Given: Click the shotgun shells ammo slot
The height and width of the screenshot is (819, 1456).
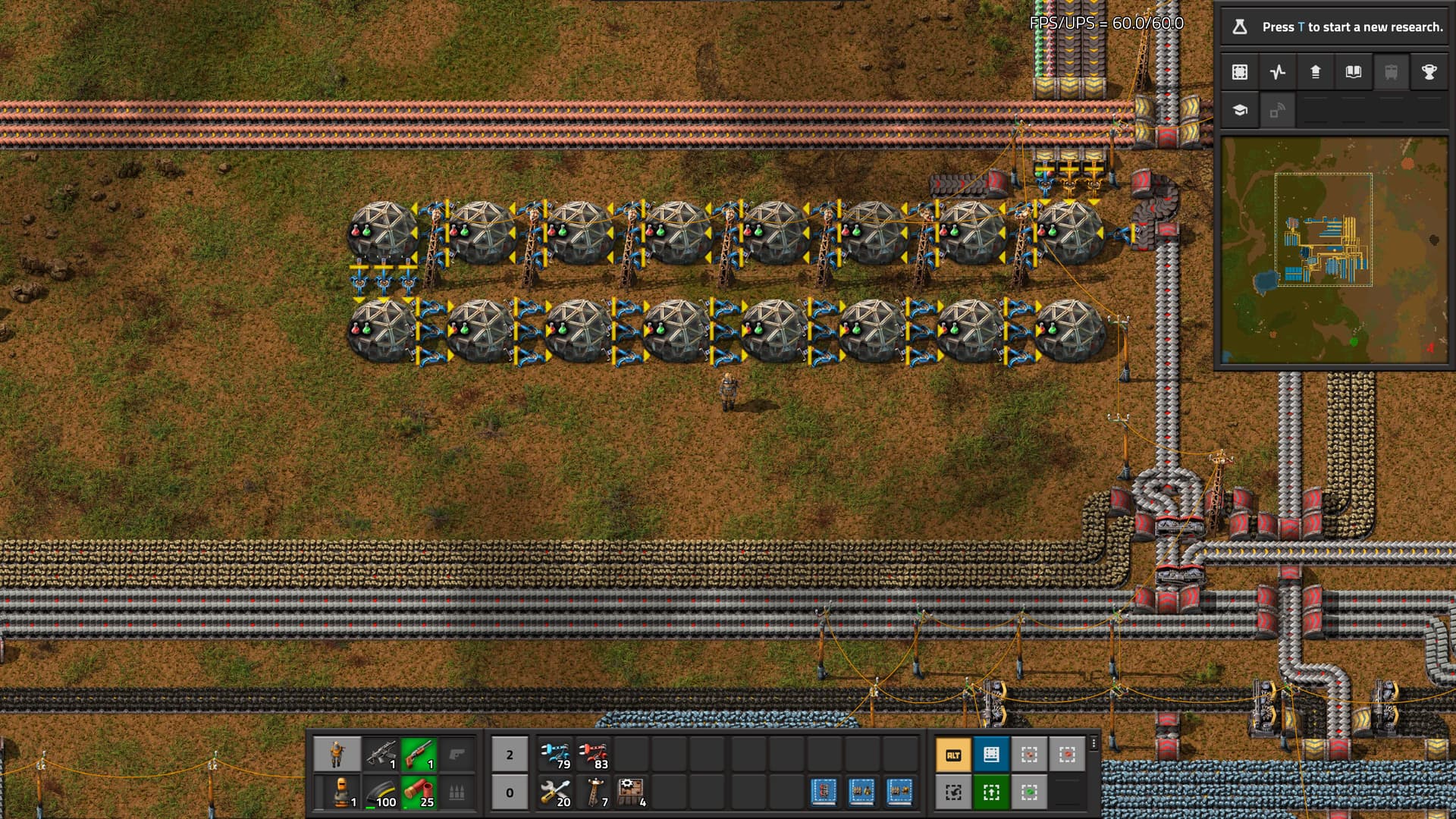Looking at the screenshot, I should coord(419,792).
